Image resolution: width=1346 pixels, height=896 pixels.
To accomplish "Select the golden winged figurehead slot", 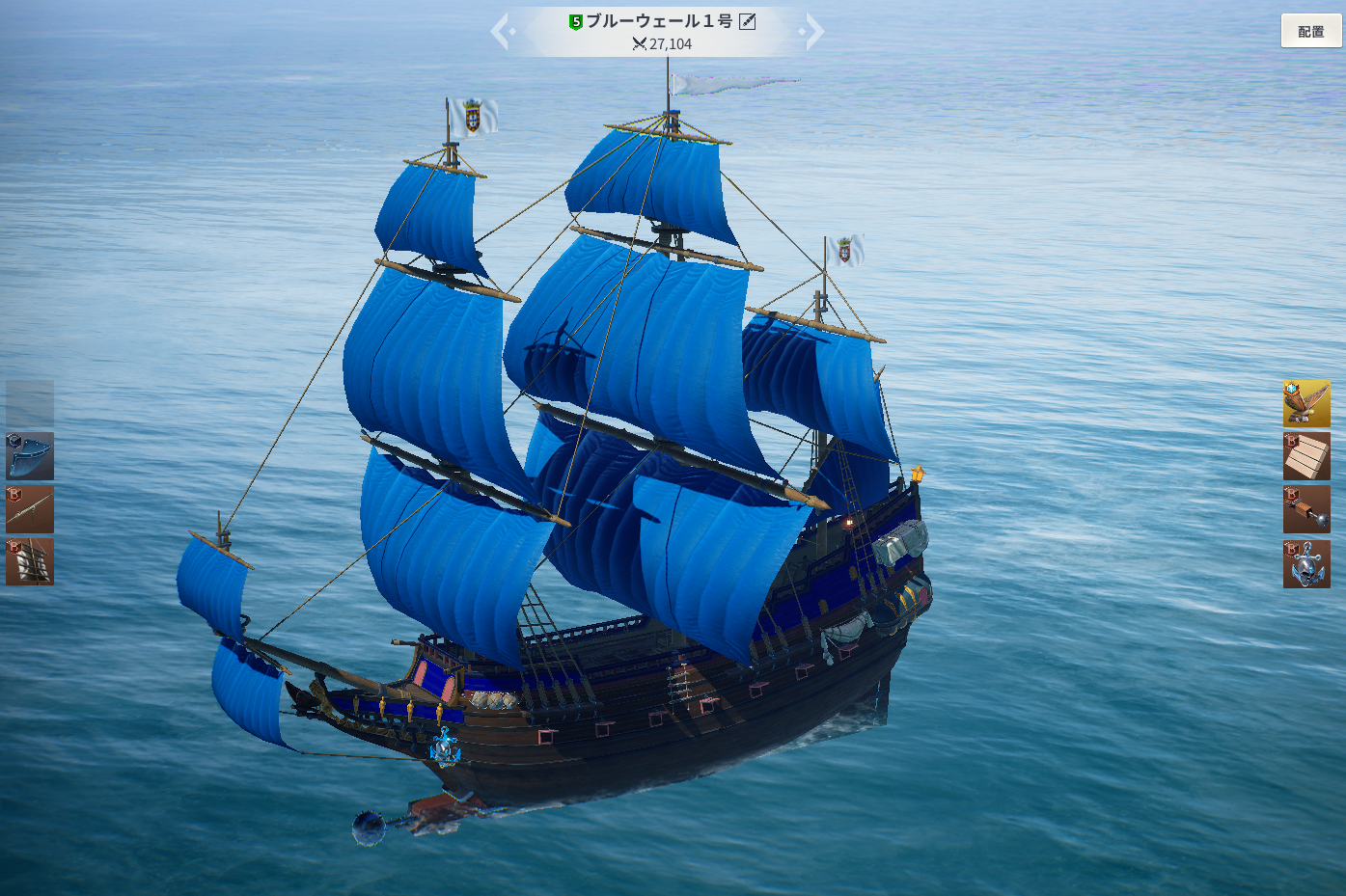I will (1306, 403).
